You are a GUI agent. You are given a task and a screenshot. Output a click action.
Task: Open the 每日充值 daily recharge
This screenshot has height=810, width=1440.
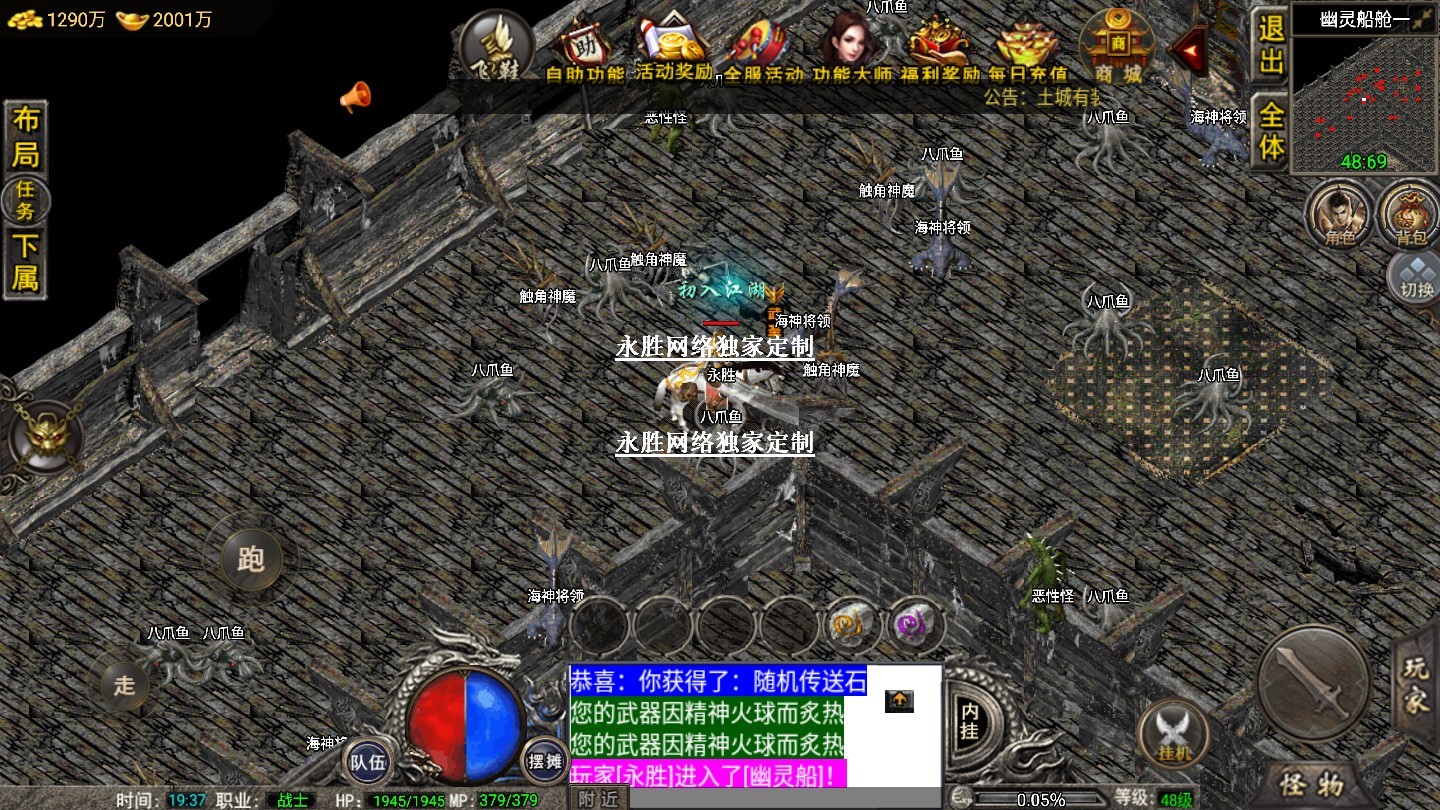point(1027,50)
